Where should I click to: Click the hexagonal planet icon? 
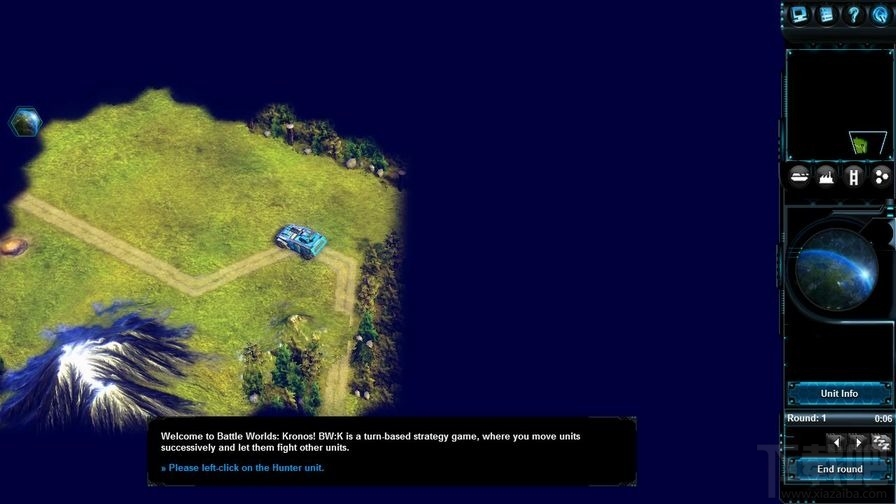pos(25,122)
